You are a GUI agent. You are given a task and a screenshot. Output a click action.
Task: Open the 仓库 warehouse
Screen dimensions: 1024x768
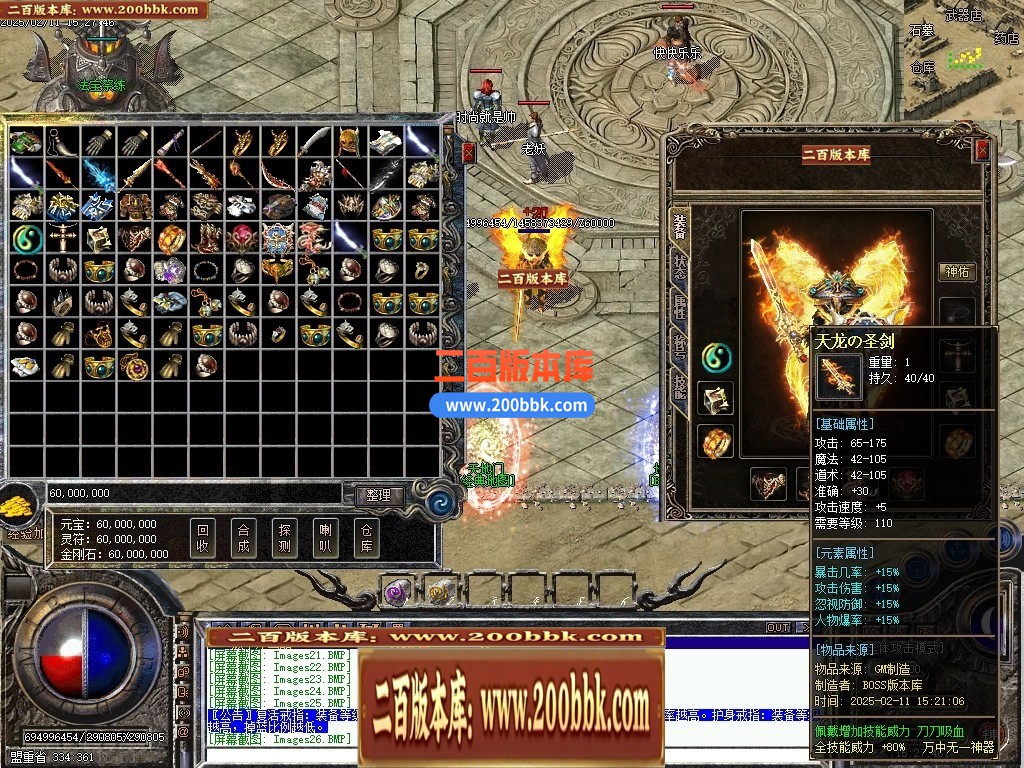(365, 539)
